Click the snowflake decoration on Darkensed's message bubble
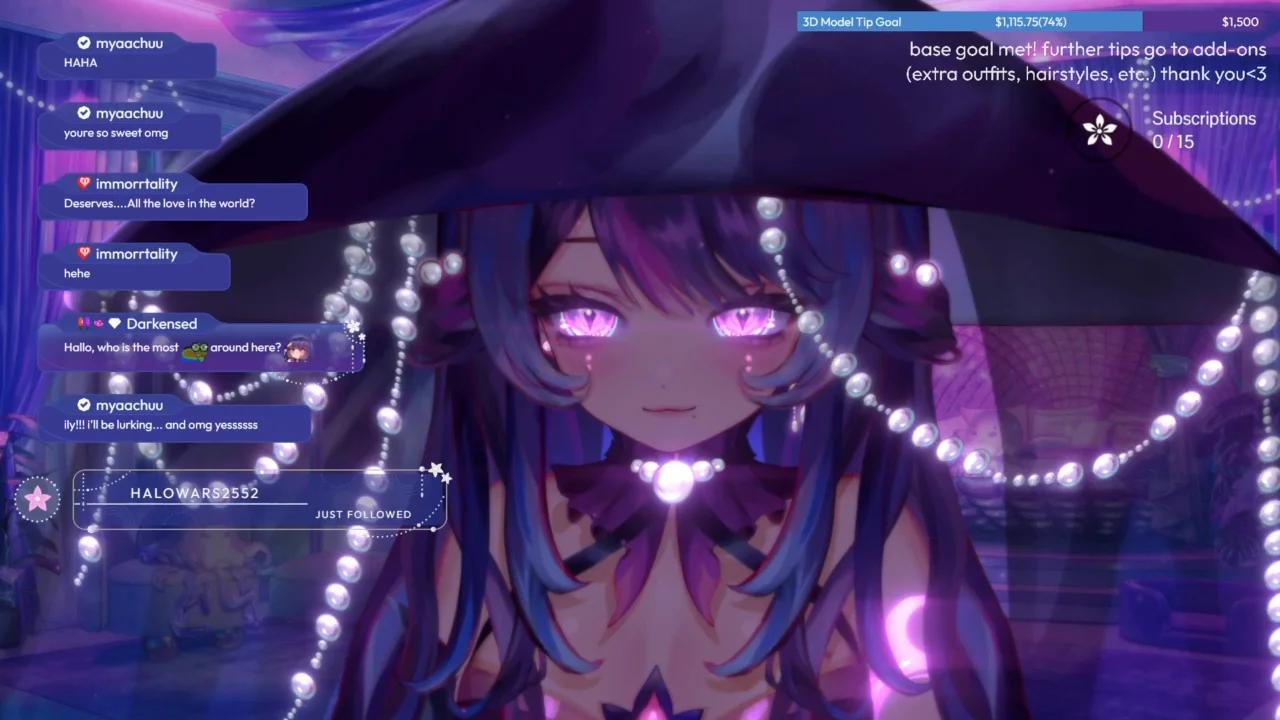Image resolution: width=1280 pixels, height=720 pixels. [352, 325]
